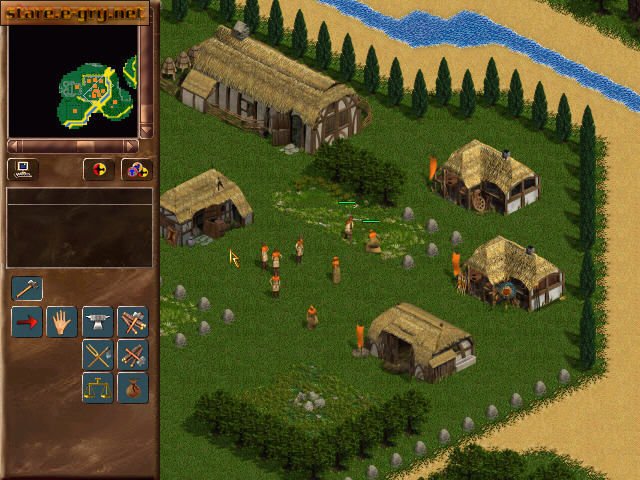The image size is (640, 480).
Task: Select the open hand stop command
Action: coord(62,322)
